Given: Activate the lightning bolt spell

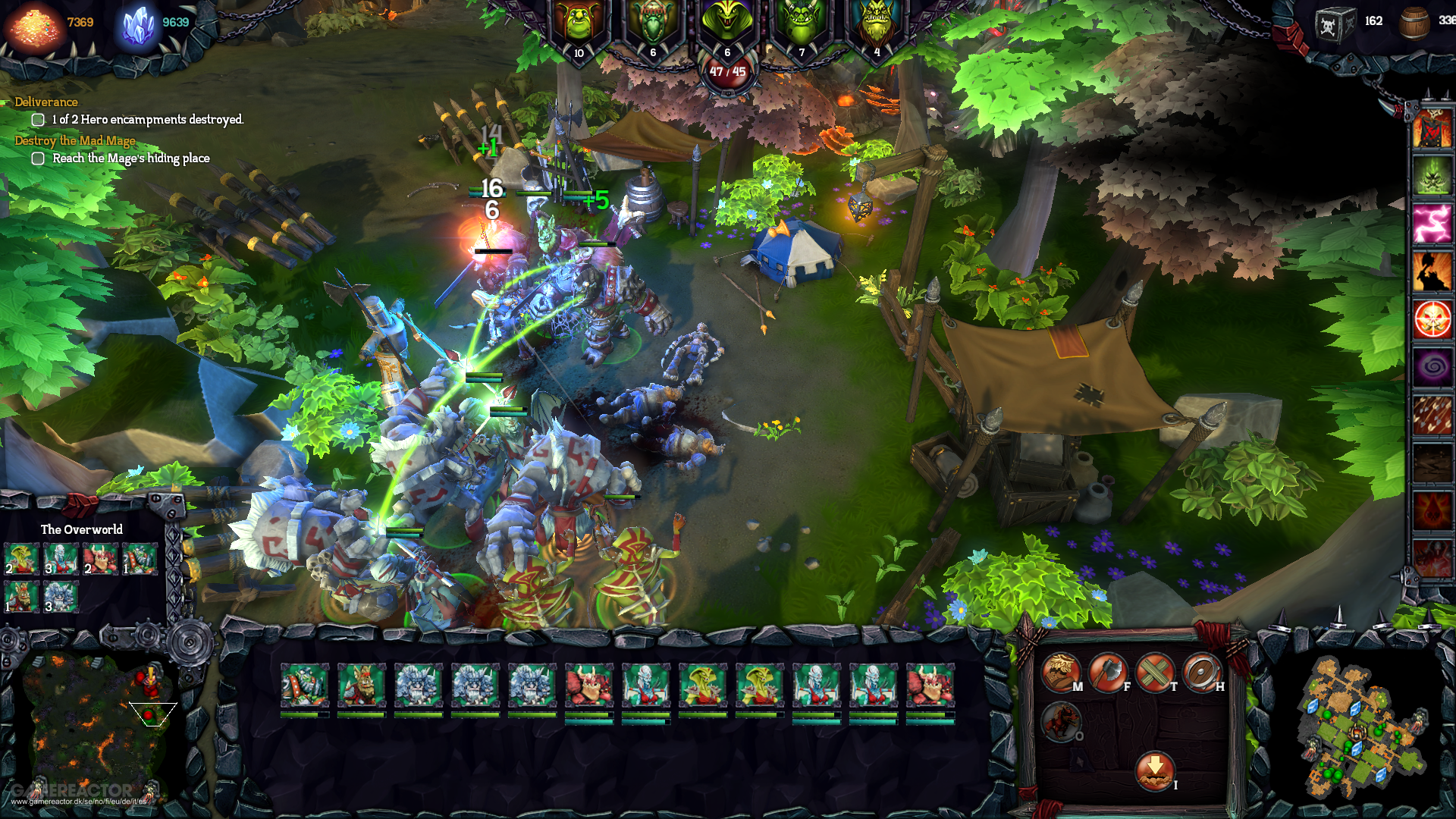Looking at the screenshot, I should click(1432, 224).
